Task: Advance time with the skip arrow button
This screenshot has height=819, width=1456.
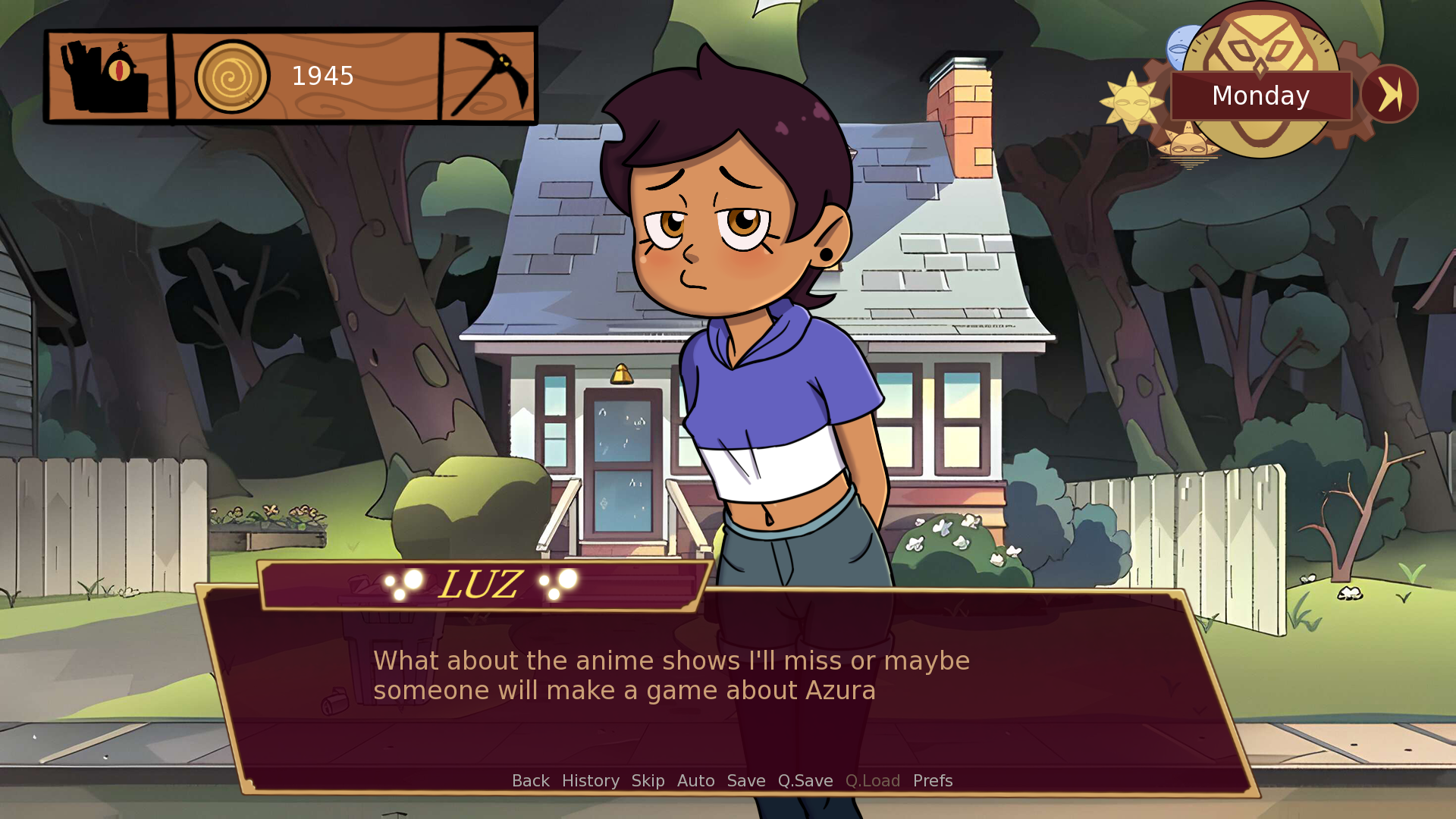Action: (1389, 95)
